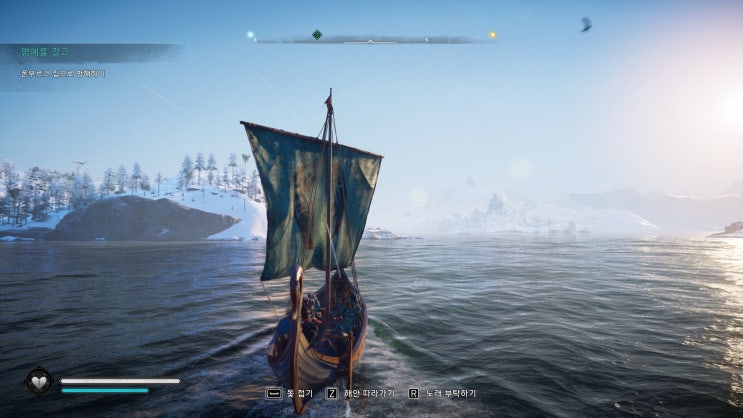Click the heart ration icon
The height and width of the screenshot is (418, 743).
pyautogui.click(x=39, y=382)
